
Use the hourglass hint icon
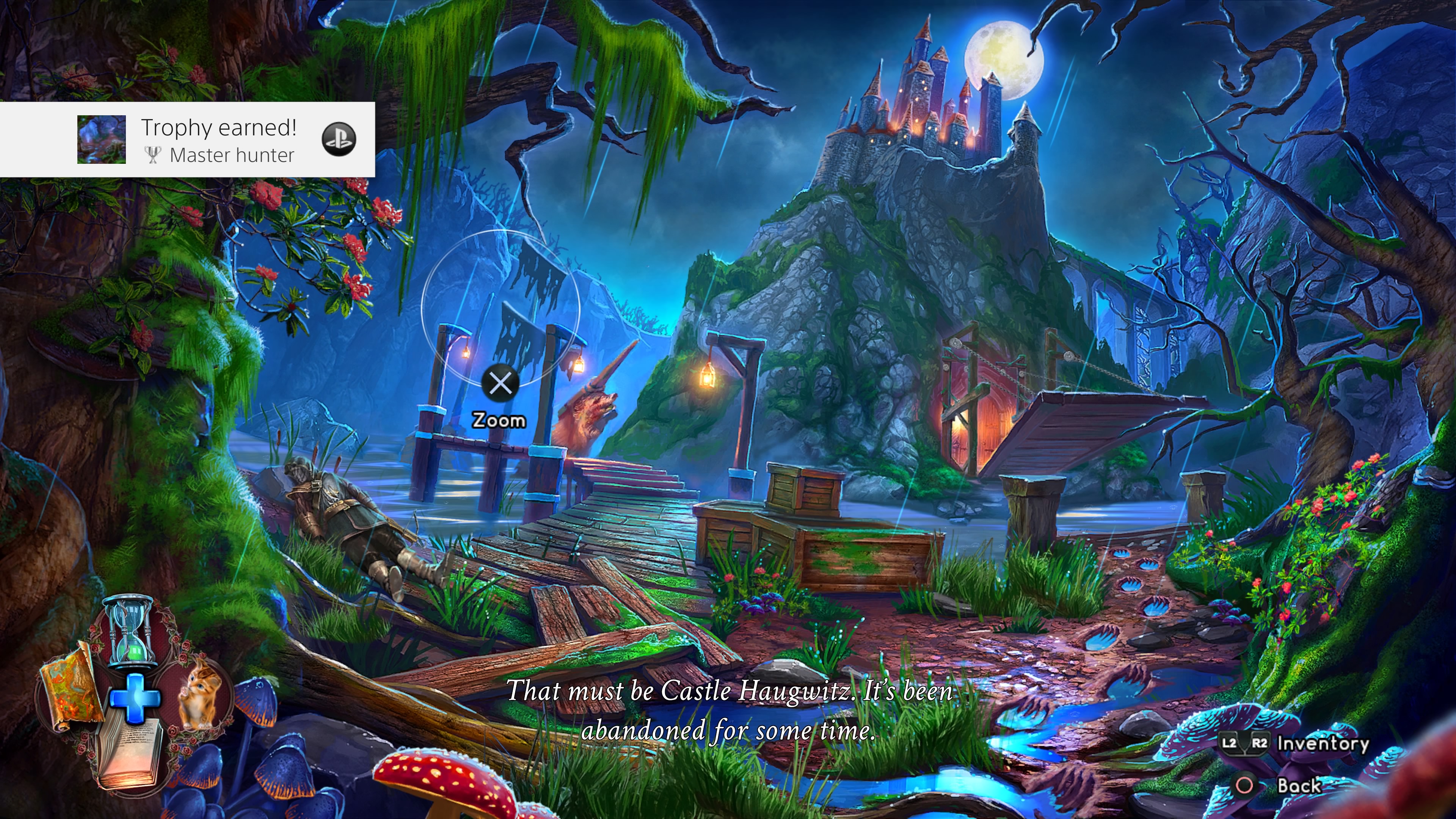coord(132,632)
